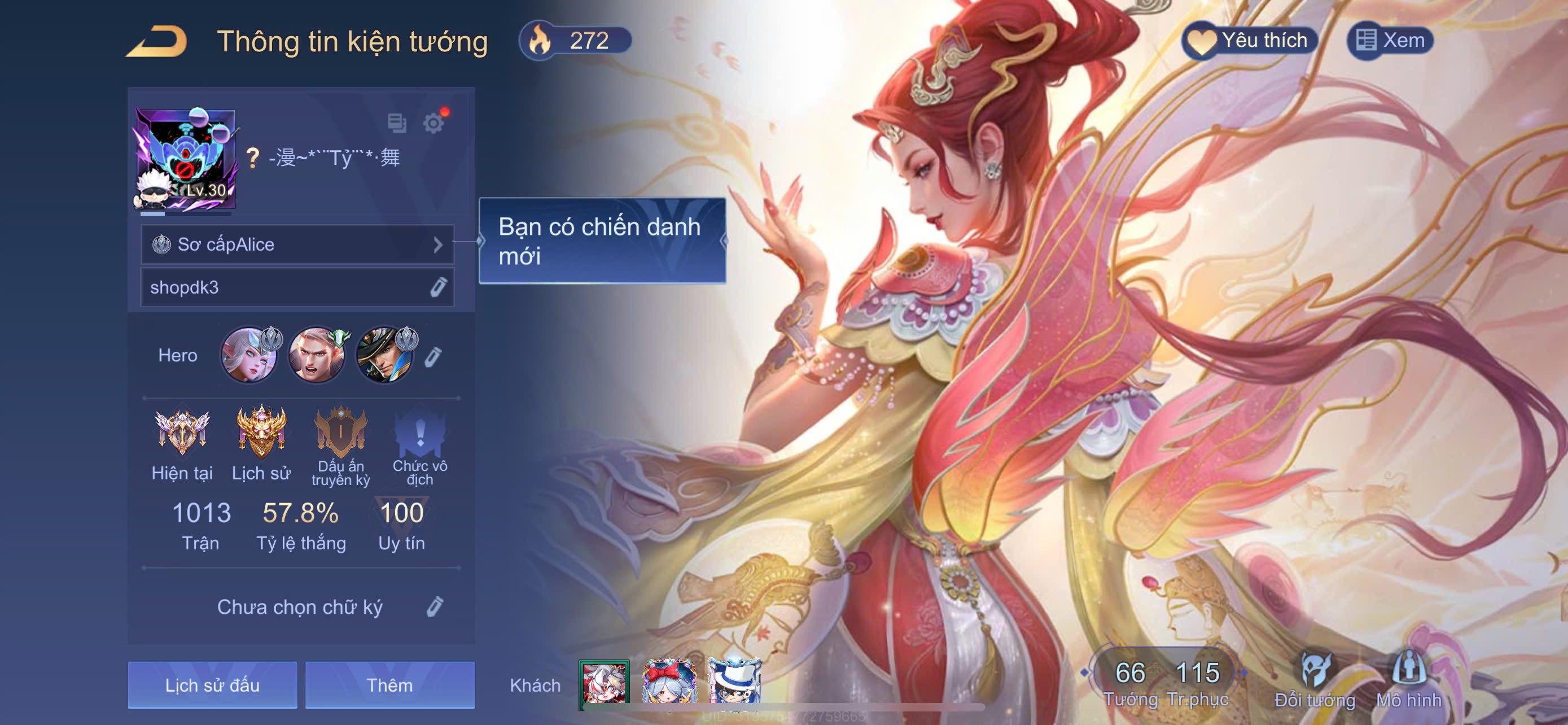Select the visitor with red bow avatar
1568x725 pixels.
(x=669, y=683)
